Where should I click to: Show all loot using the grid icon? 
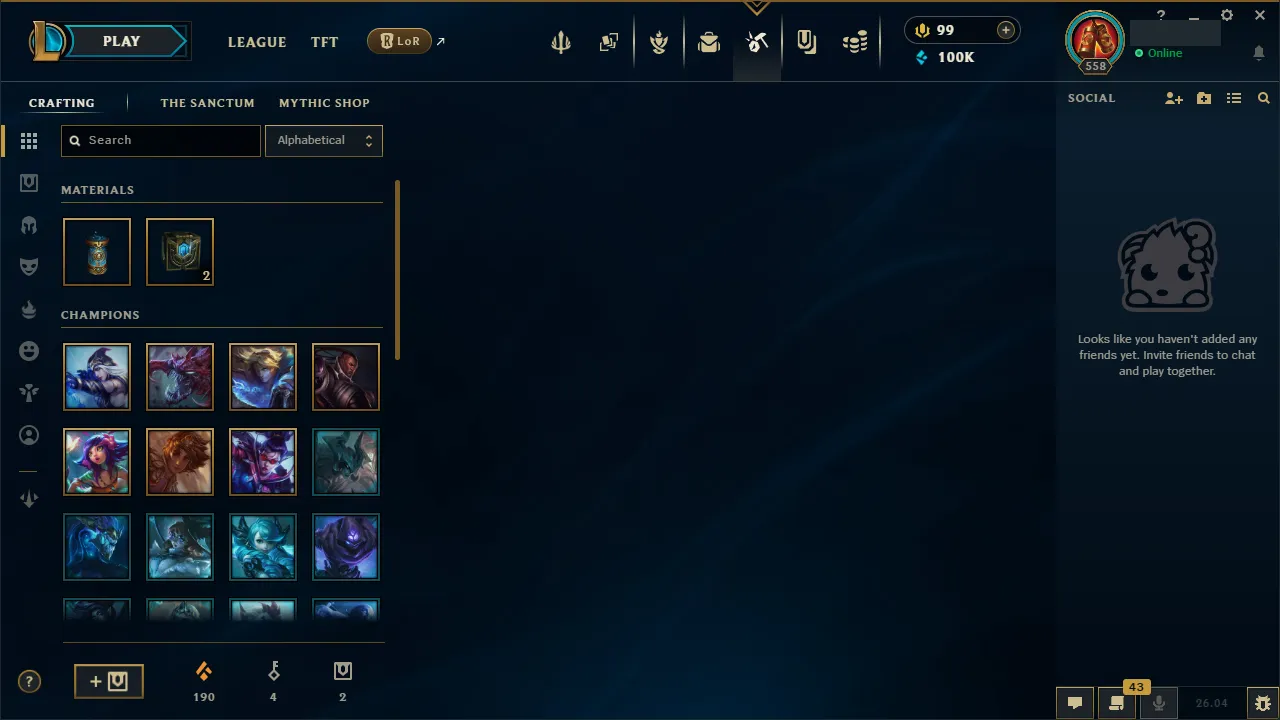(x=29, y=141)
